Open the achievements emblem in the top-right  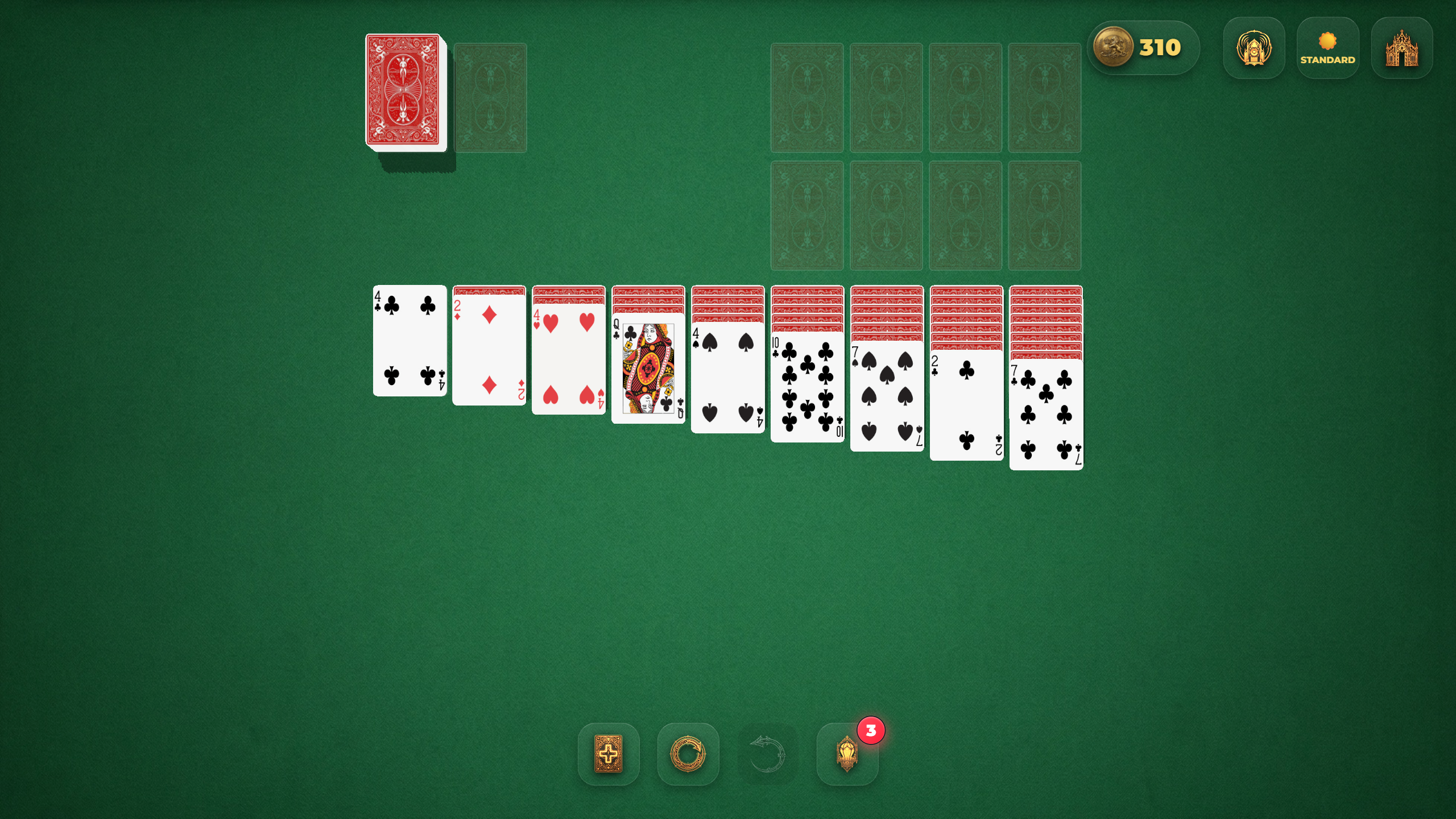(x=1254, y=48)
